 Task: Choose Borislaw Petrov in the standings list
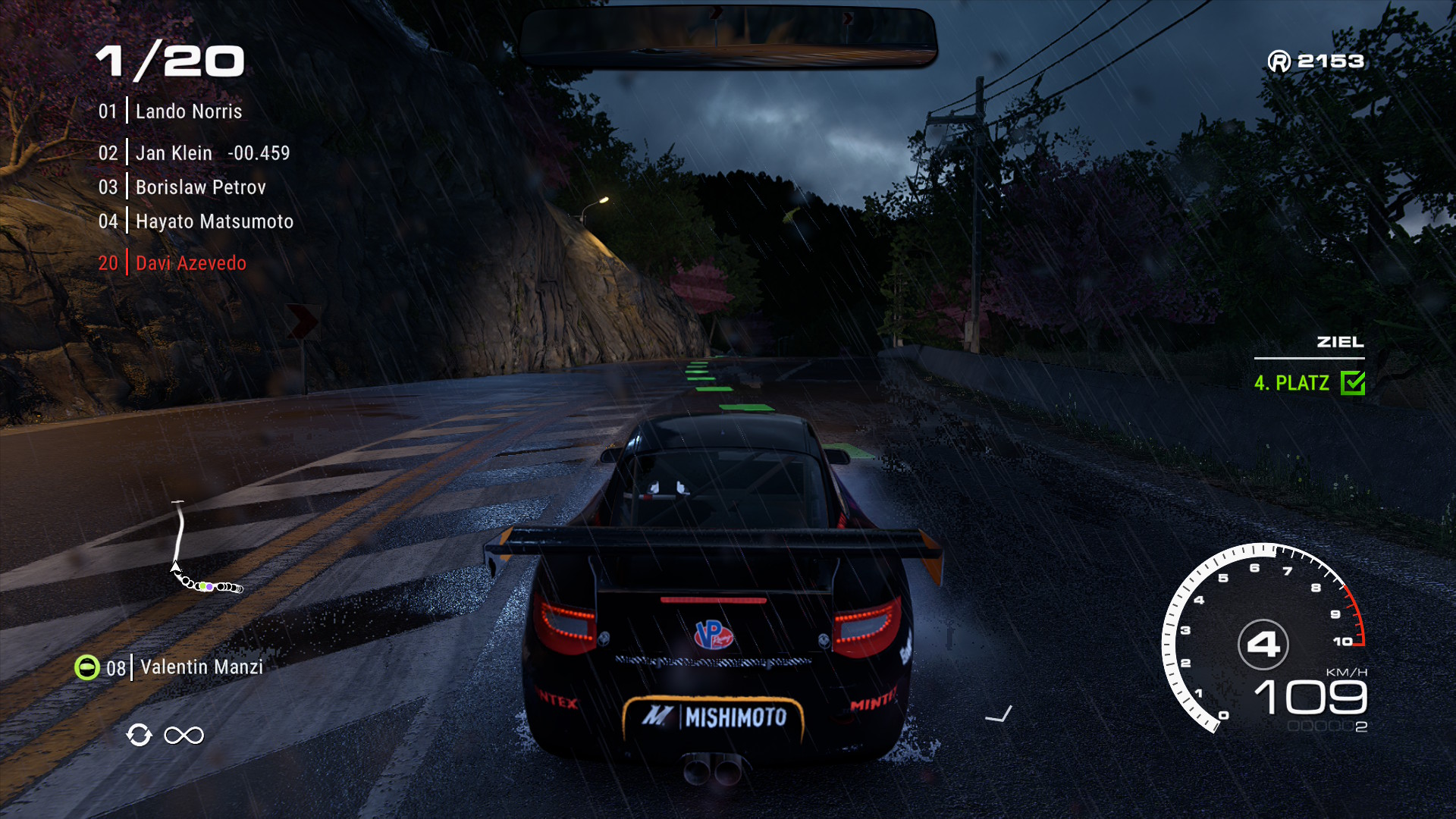(x=200, y=187)
